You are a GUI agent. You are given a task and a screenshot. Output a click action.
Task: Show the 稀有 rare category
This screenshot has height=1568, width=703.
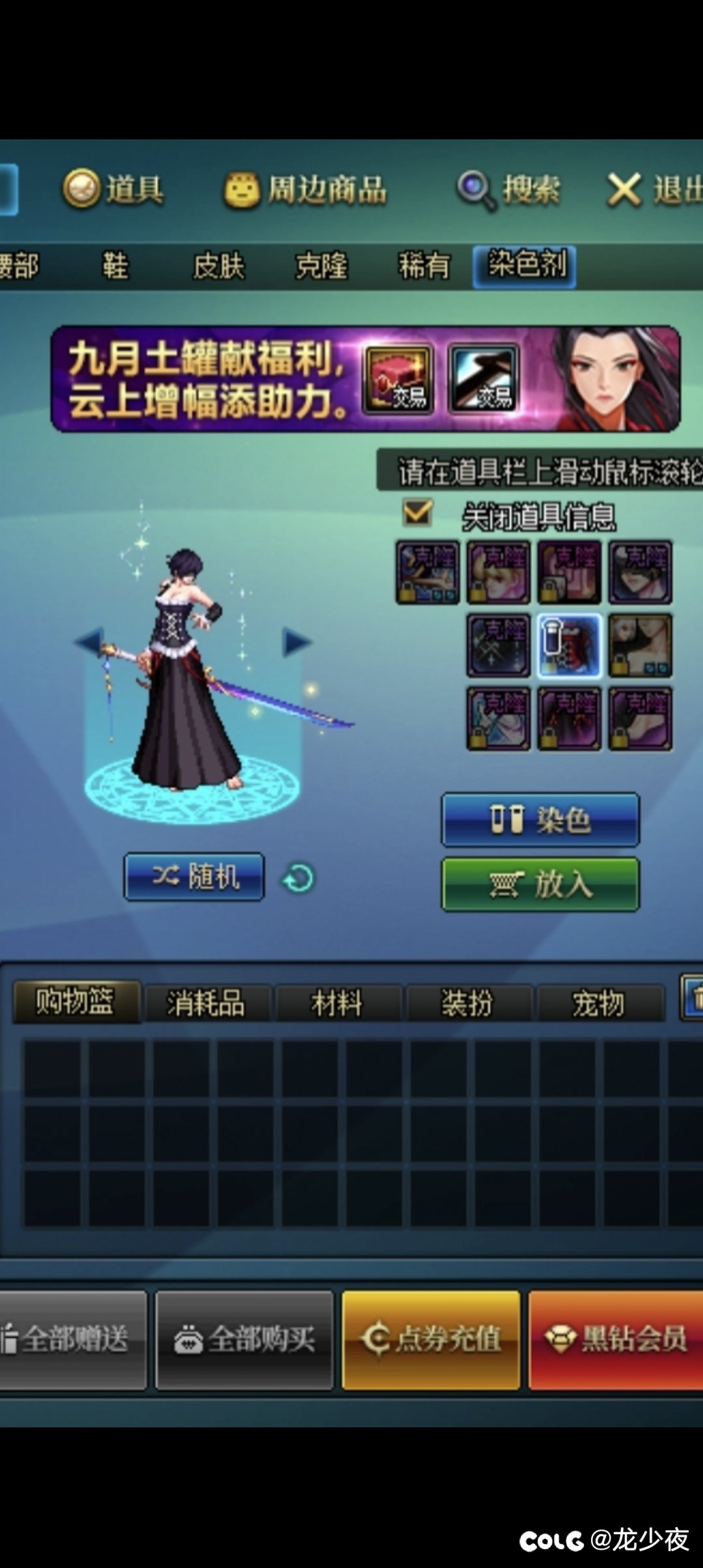coord(424,266)
